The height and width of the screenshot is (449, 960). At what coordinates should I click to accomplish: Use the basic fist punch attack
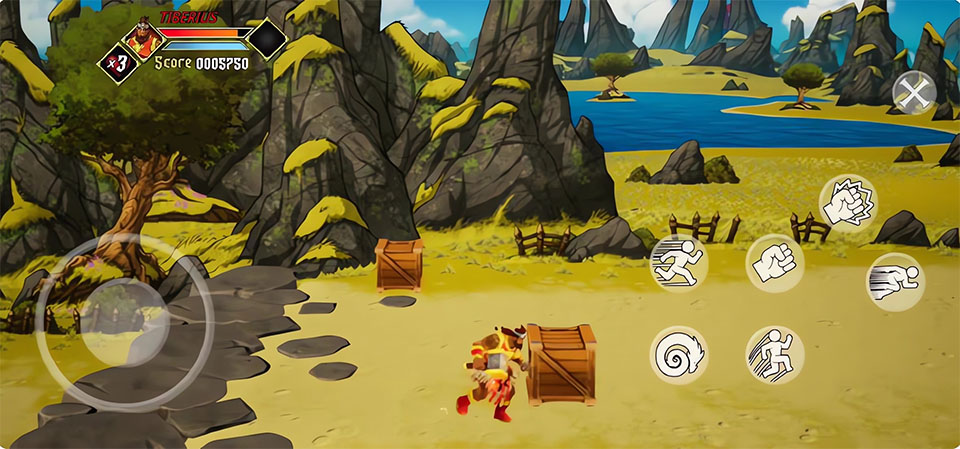point(775,264)
